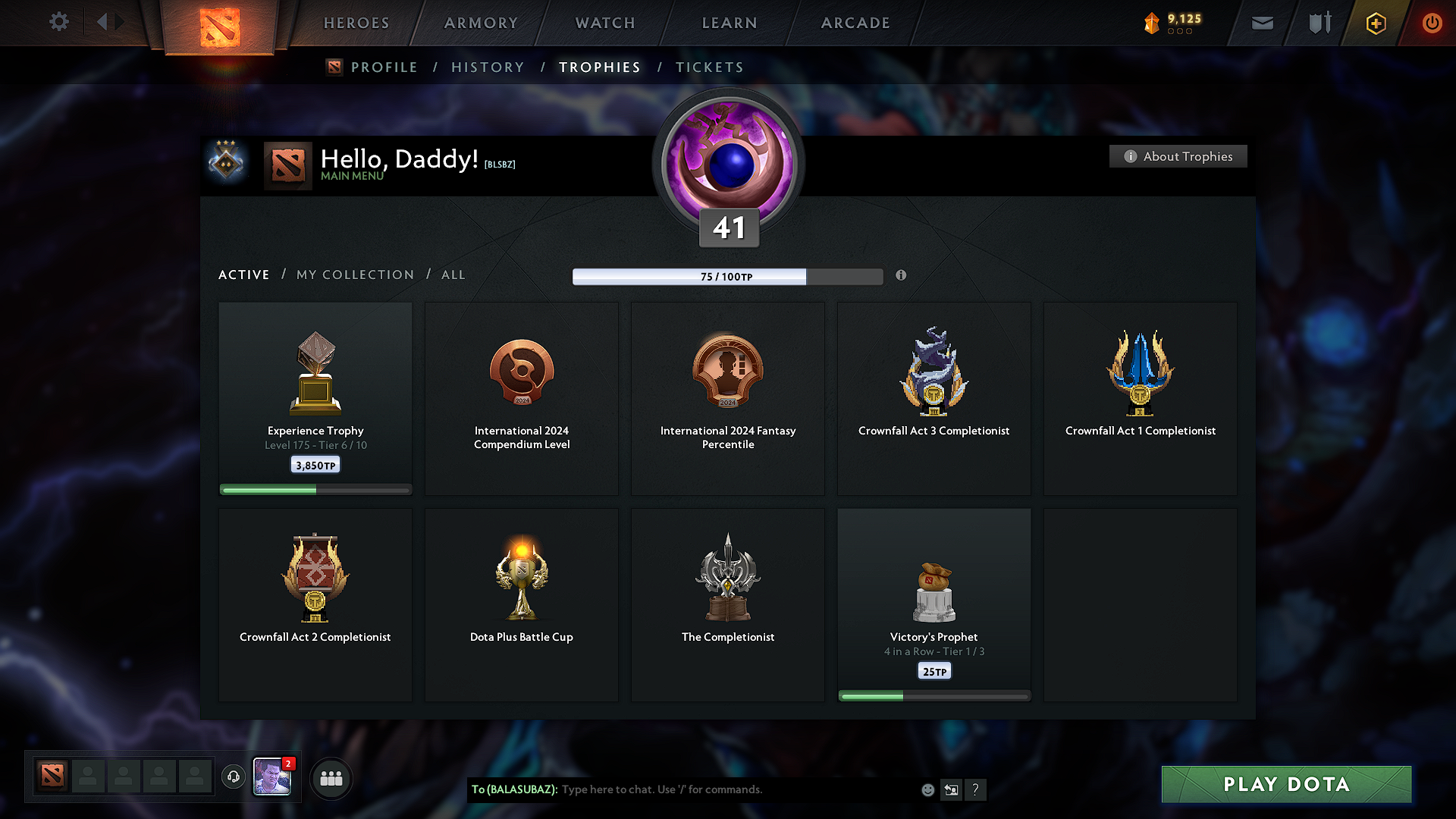1456x819 pixels.
Task: Open the Dota 2 settings gear
Action: coord(58,22)
